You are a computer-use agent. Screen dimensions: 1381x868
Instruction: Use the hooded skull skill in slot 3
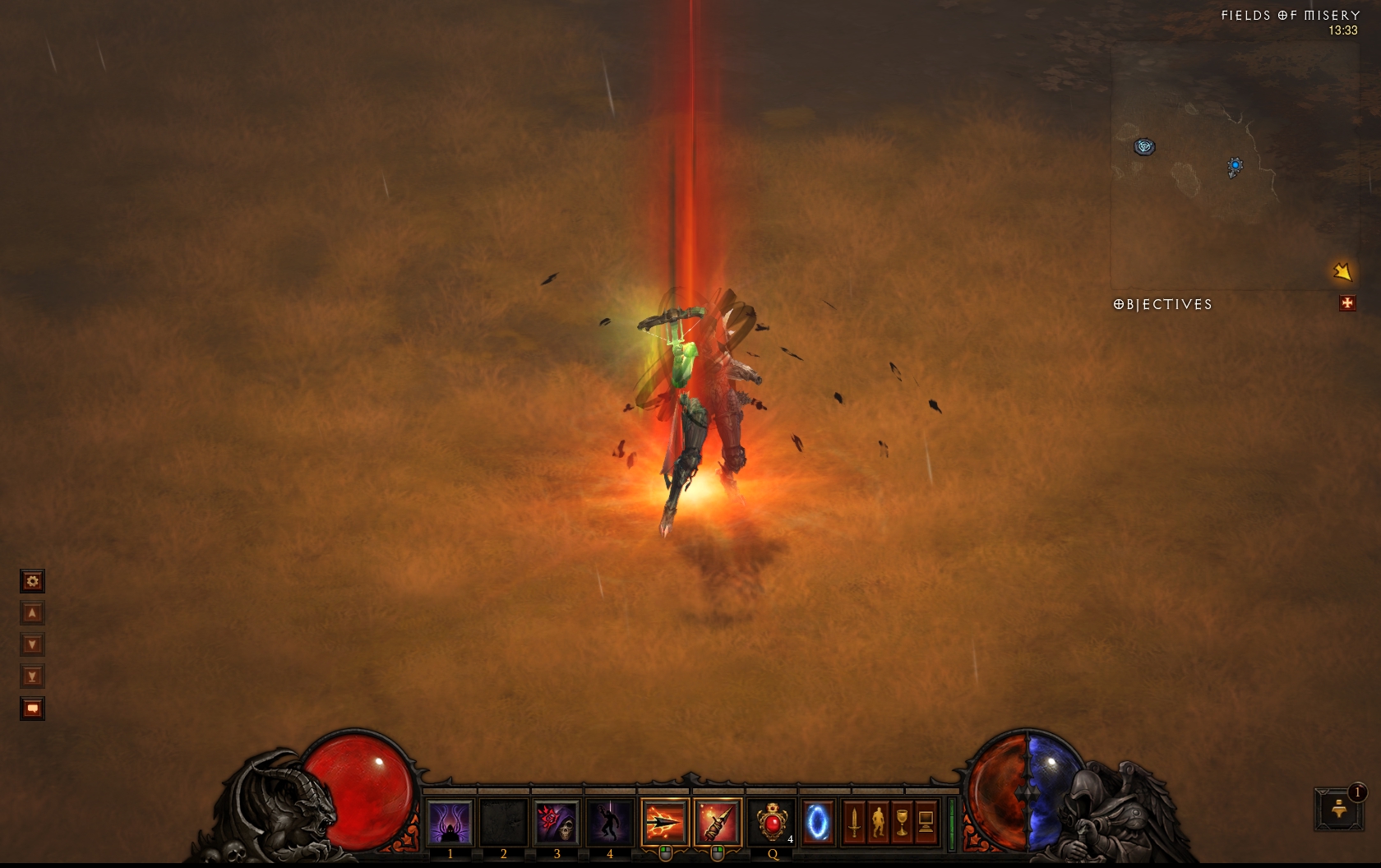[x=557, y=822]
